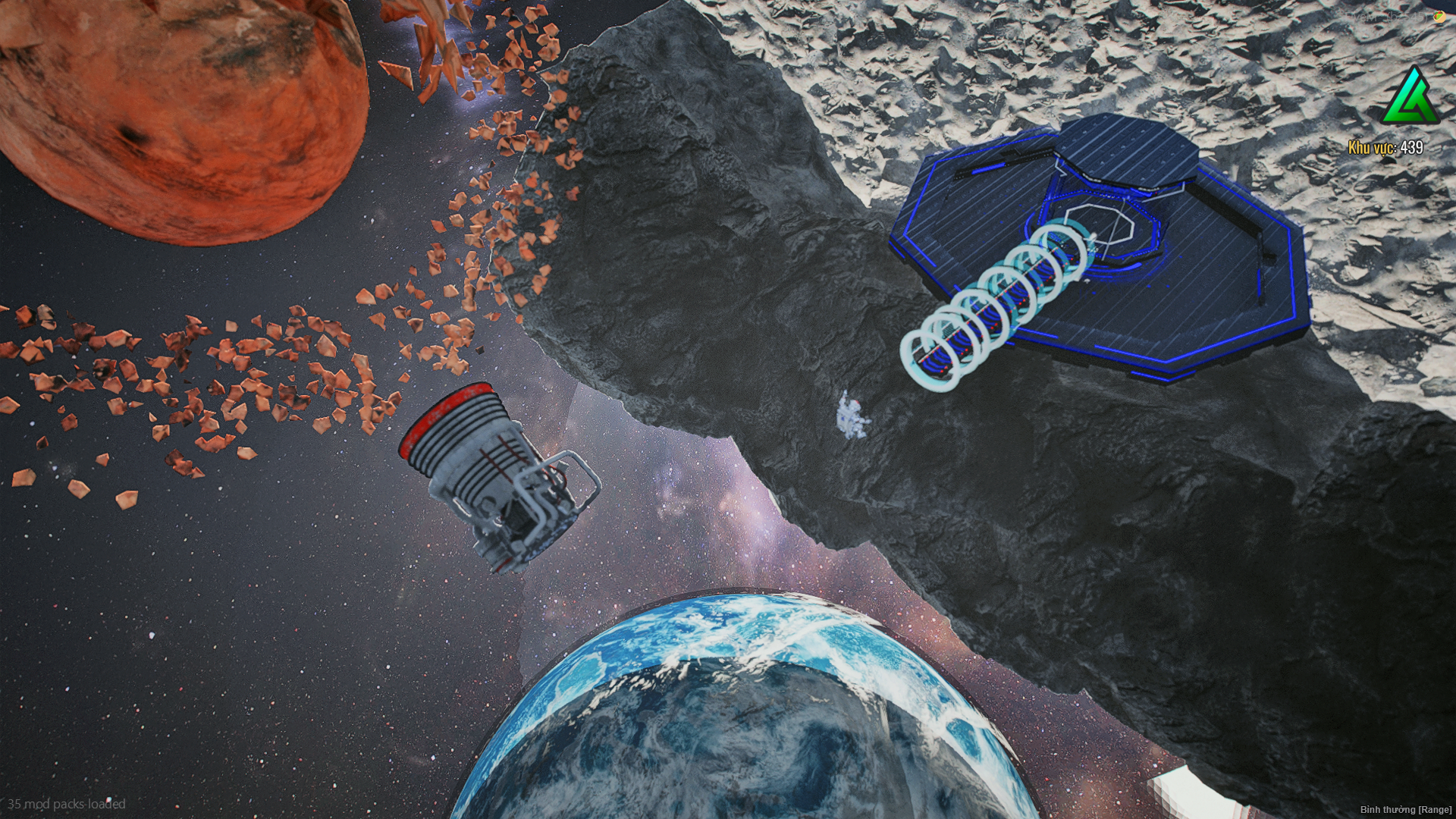Click the FiveM taco watermark icon
The width and height of the screenshot is (1456, 819).
point(1439,16)
